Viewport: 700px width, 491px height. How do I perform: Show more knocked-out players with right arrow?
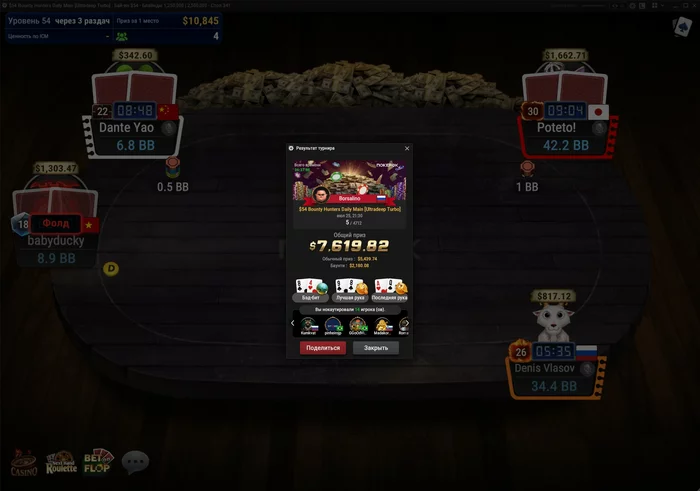pos(407,323)
